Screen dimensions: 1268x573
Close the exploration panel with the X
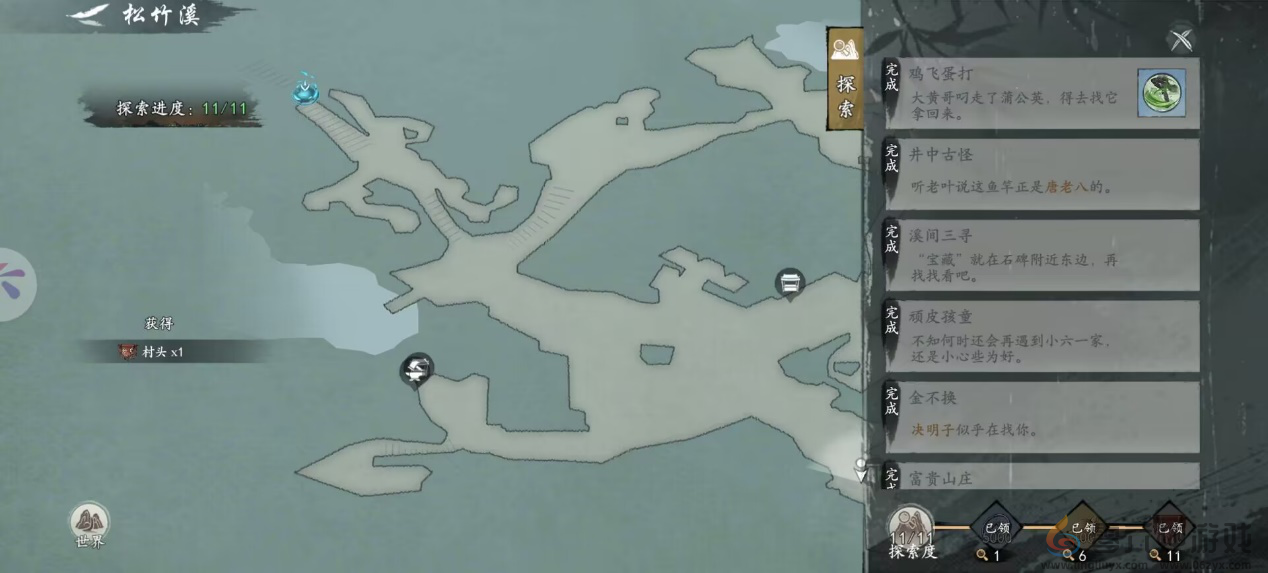(1181, 39)
